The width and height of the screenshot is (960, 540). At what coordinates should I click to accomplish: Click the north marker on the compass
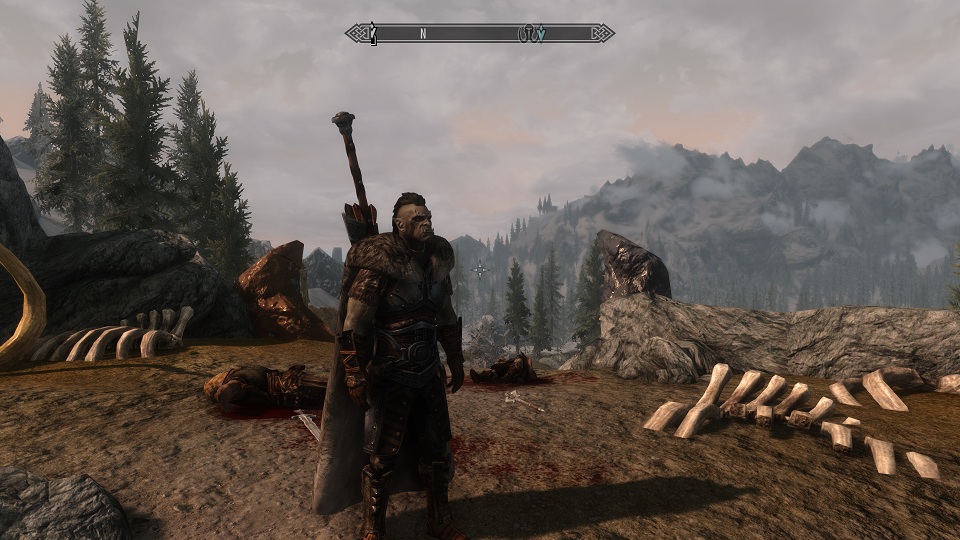click(423, 33)
